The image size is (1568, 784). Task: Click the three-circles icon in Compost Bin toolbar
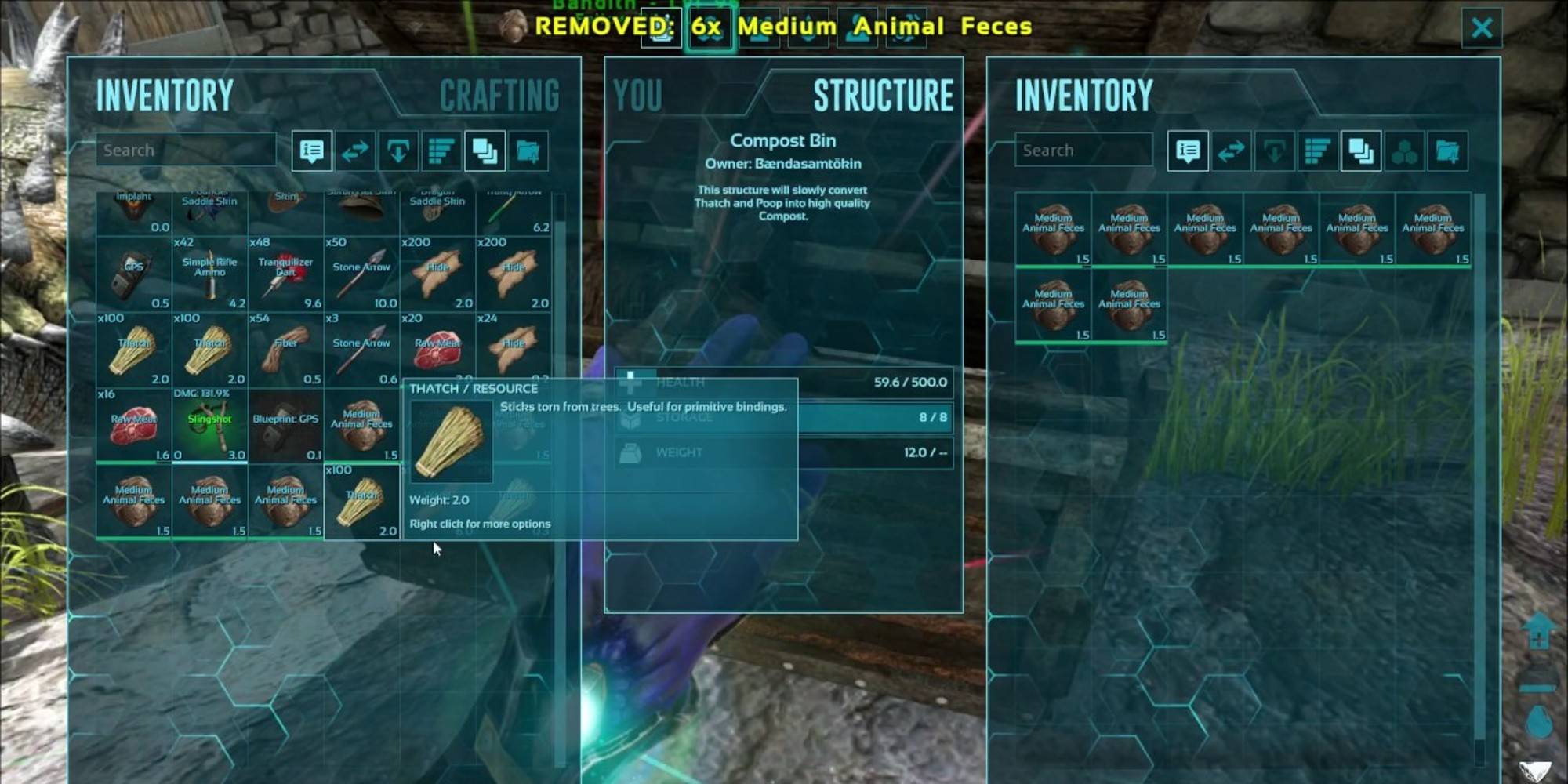[1404, 151]
